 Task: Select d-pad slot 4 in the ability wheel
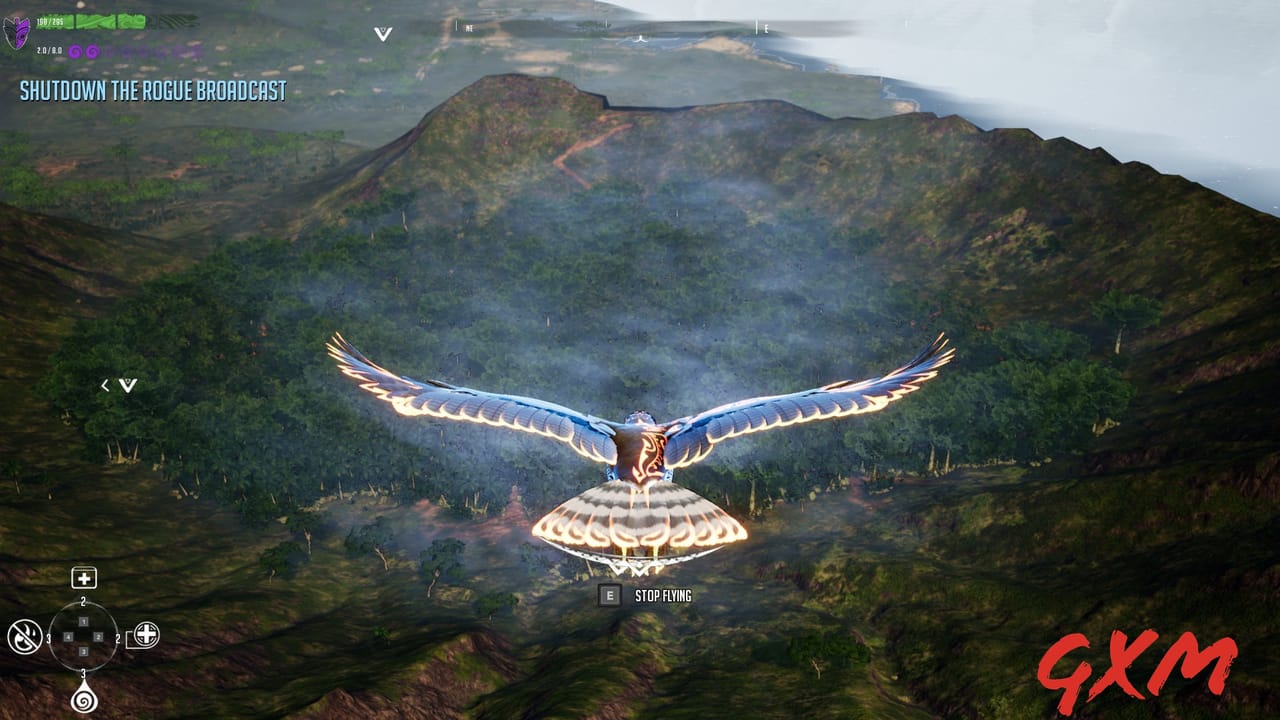[68, 637]
